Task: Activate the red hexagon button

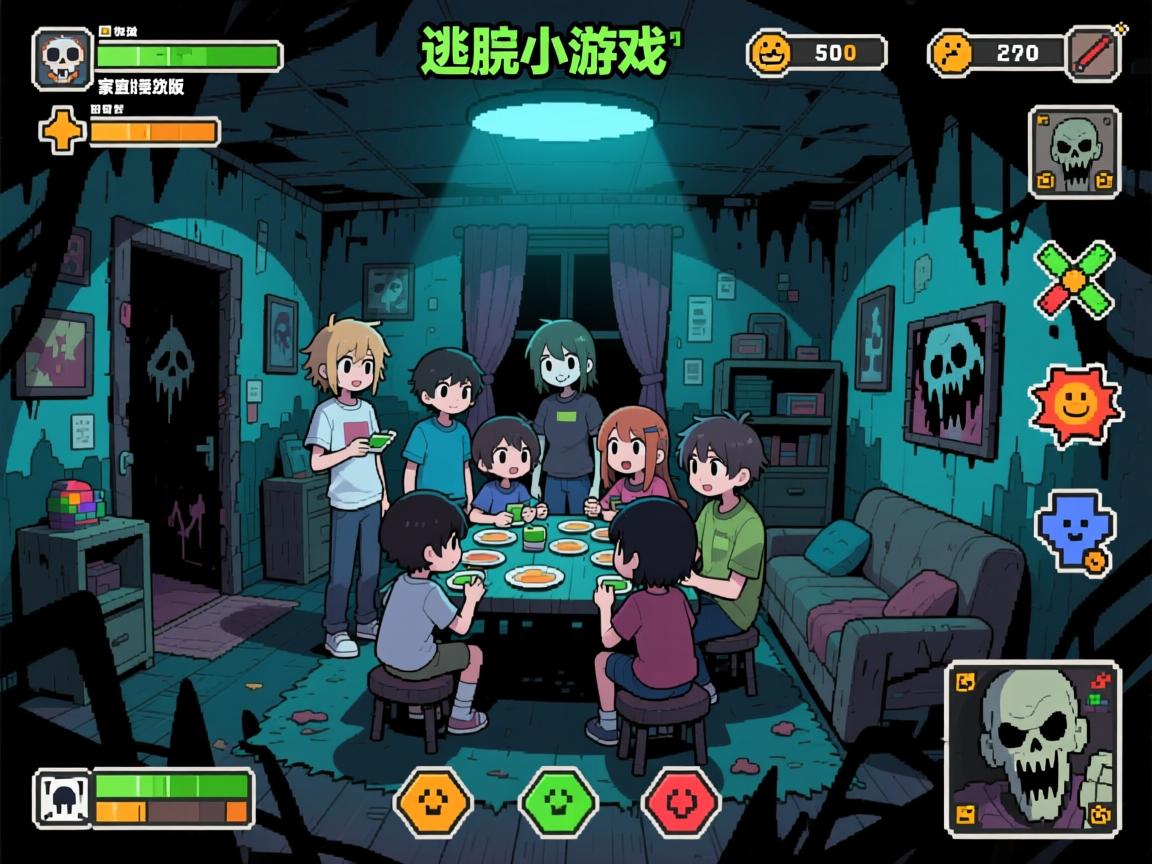Action: [681, 802]
